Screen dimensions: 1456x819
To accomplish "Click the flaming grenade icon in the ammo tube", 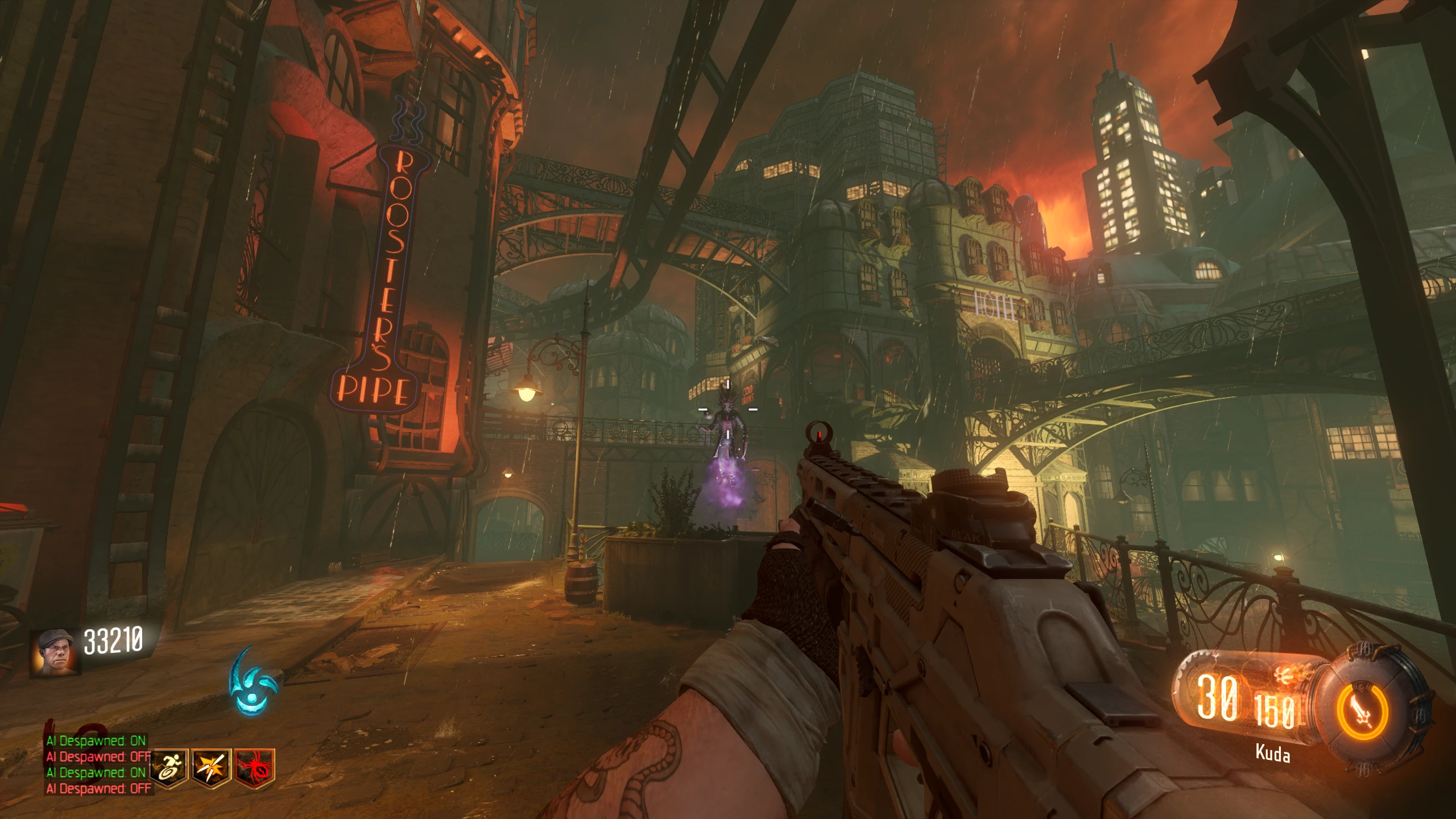I will (x=1289, y=676).
